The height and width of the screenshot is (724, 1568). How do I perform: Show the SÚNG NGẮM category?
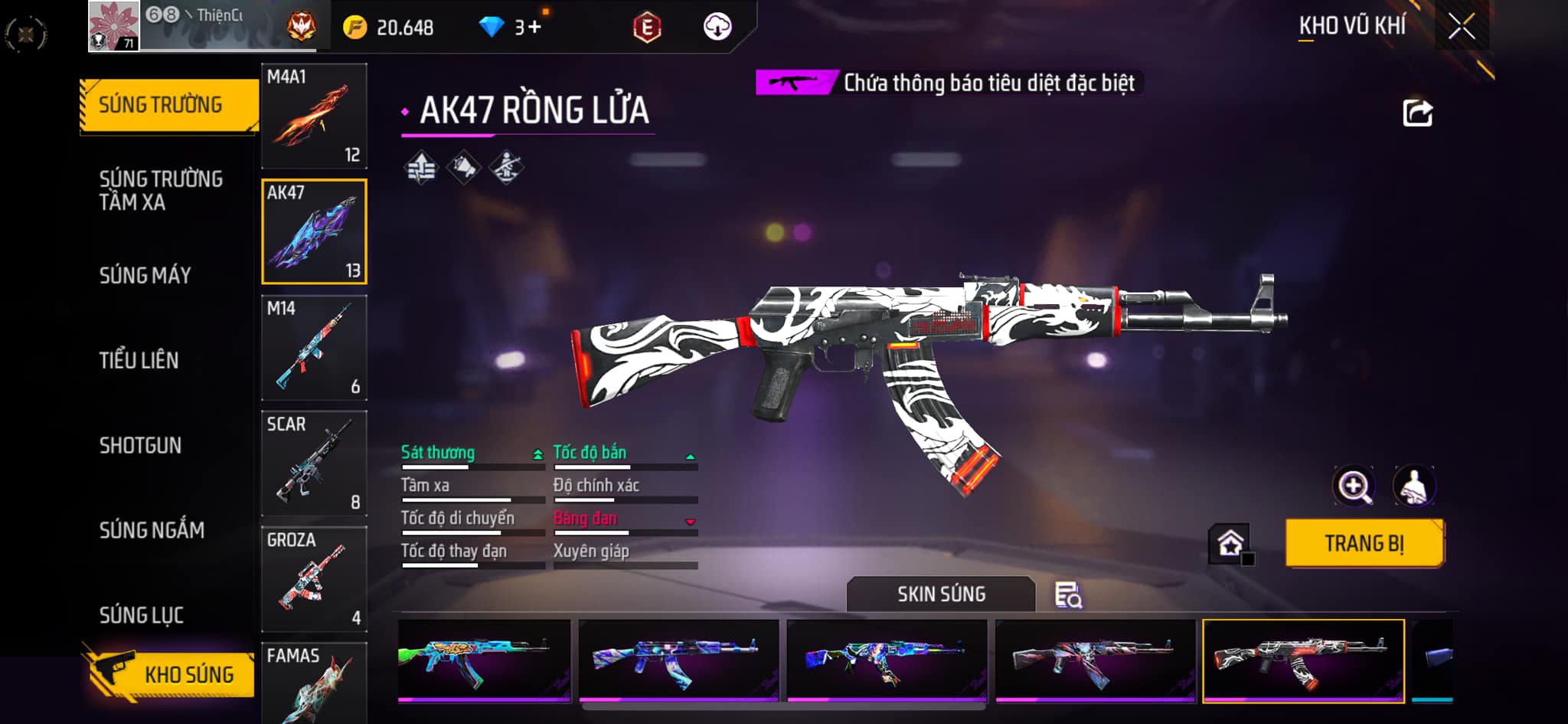[152, 530]
